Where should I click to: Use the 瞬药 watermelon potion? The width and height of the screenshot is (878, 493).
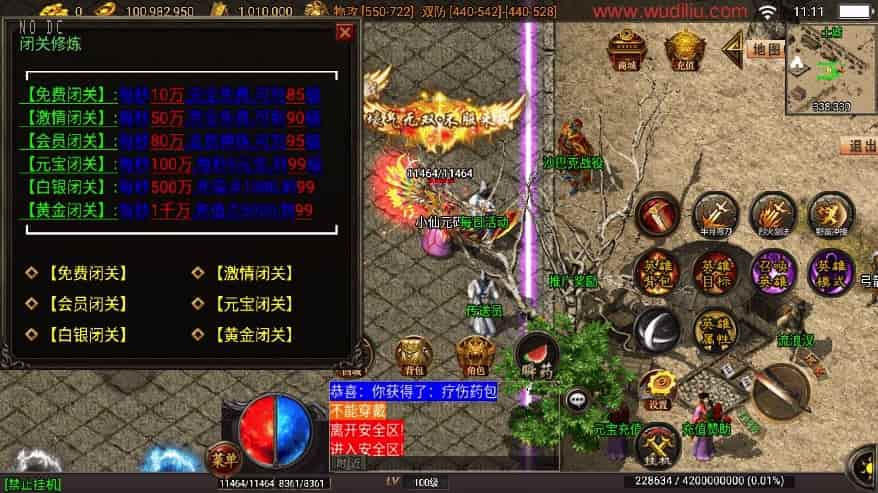(x=537, y=355)
